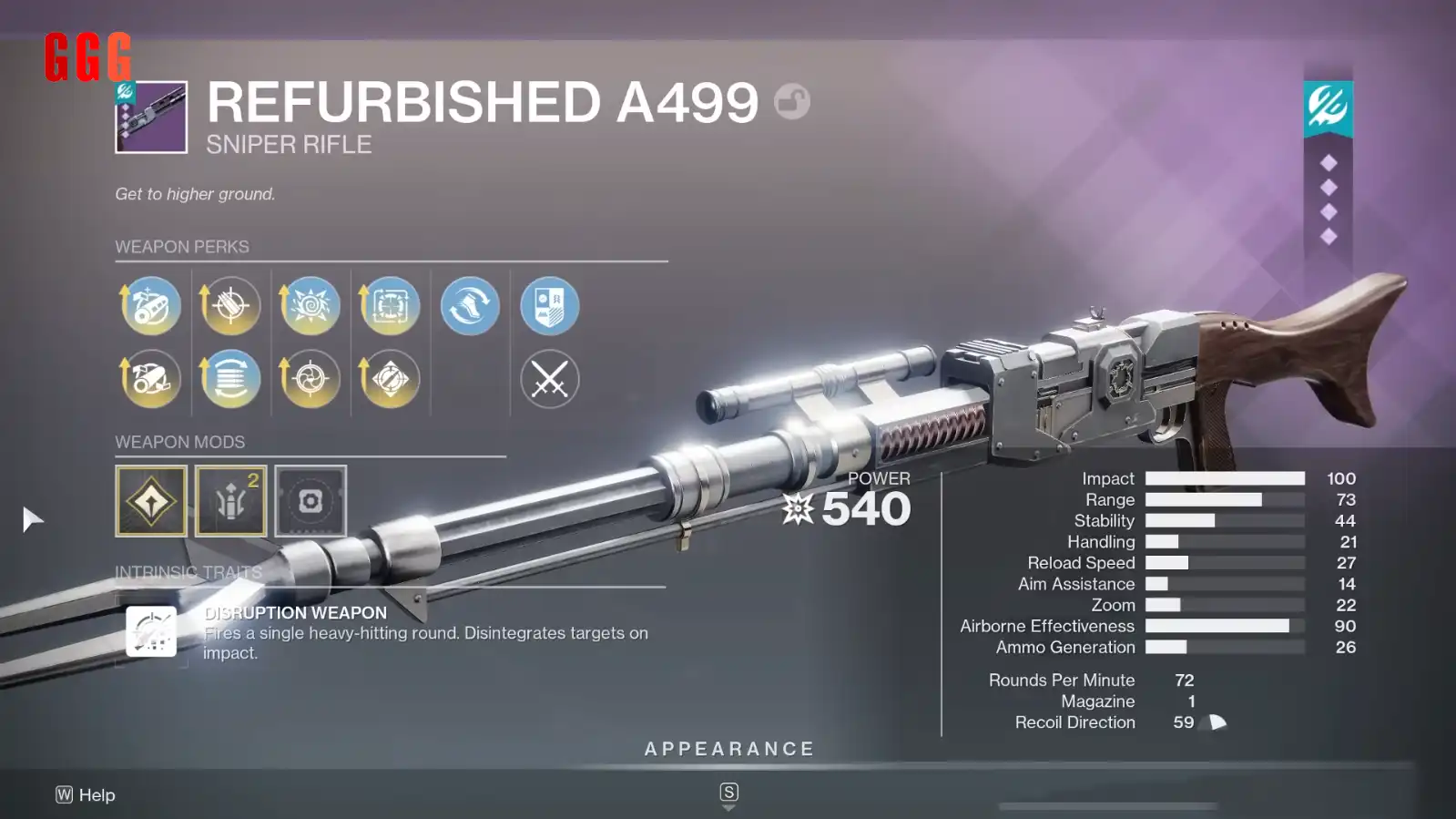The image size is (1456, 819).
Task: Select the barrel perk with a plus sign
Action: tap(151, 306)
